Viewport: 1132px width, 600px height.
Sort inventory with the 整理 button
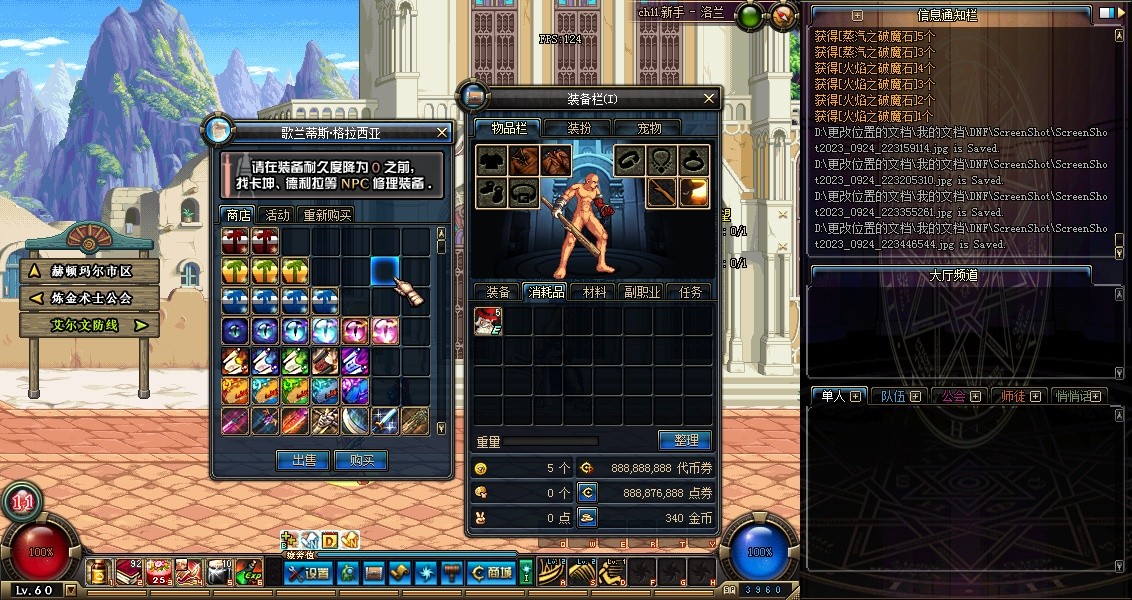(x=684, y=440)
